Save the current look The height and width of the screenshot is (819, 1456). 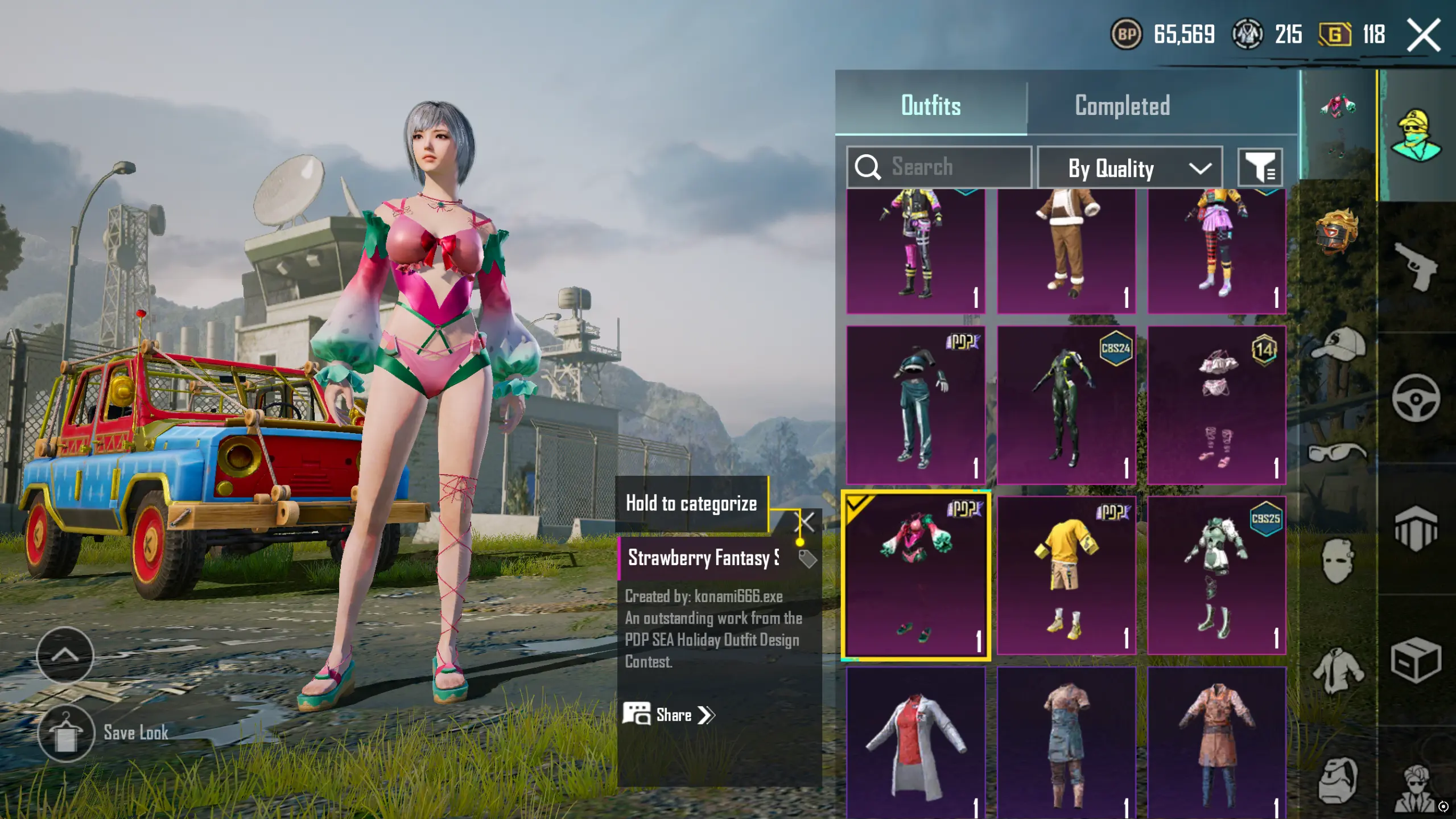click(x=66, y=733)
